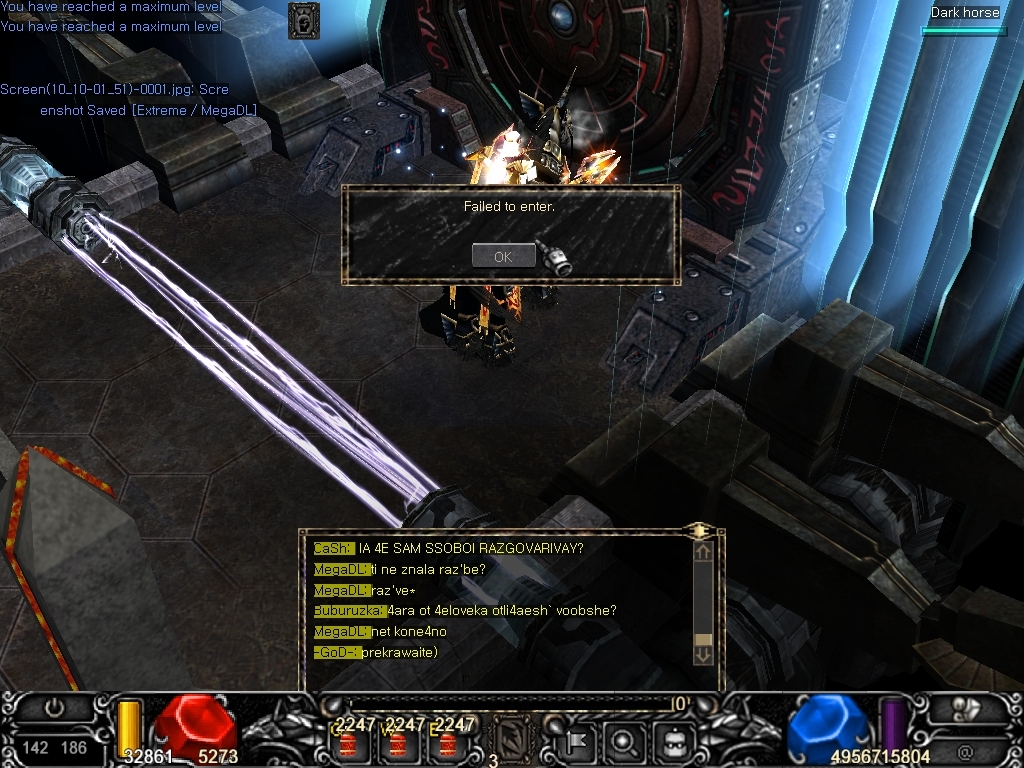Viewport: 1024px width, 768px height.
Task: Select the Dark horse pet status panel
Action: click(964, 20)
